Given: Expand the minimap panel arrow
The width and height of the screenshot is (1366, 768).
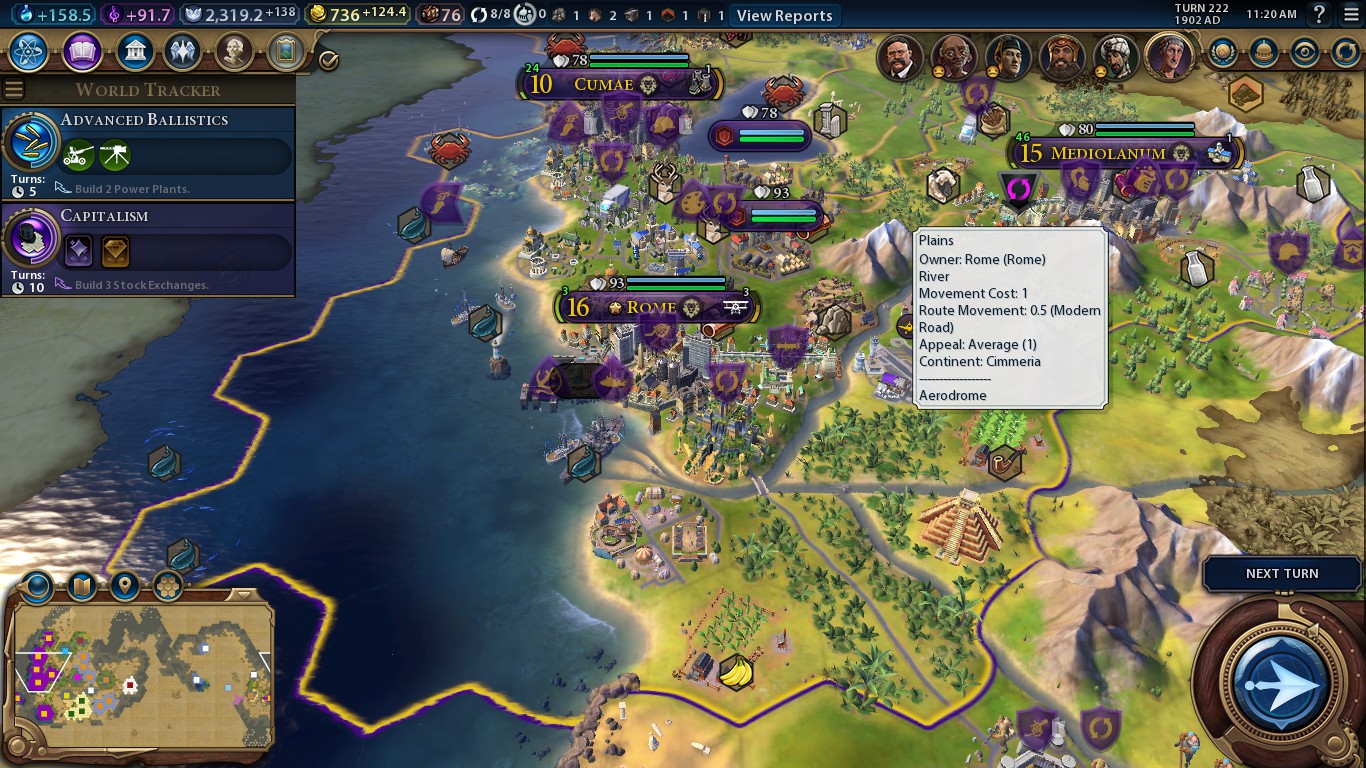Looking at the screenshot, I should pyautogui.click(x=243, y=596).
